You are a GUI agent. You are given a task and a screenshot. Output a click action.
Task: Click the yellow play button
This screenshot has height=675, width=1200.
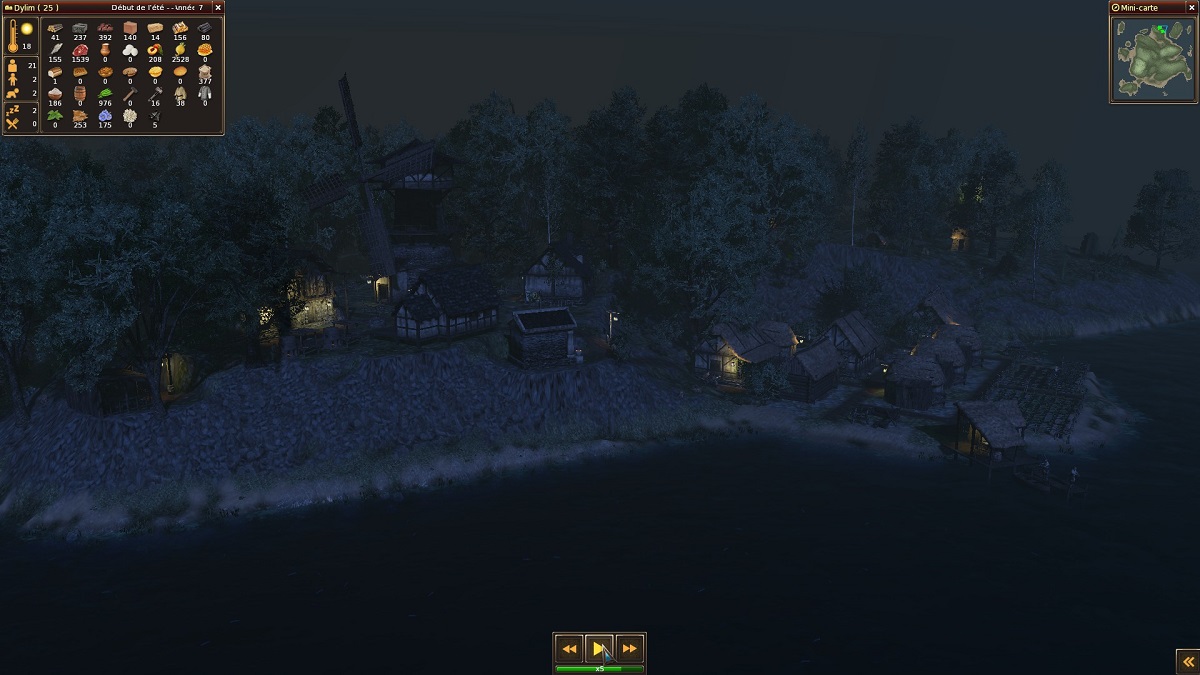(x=599, y=648)
